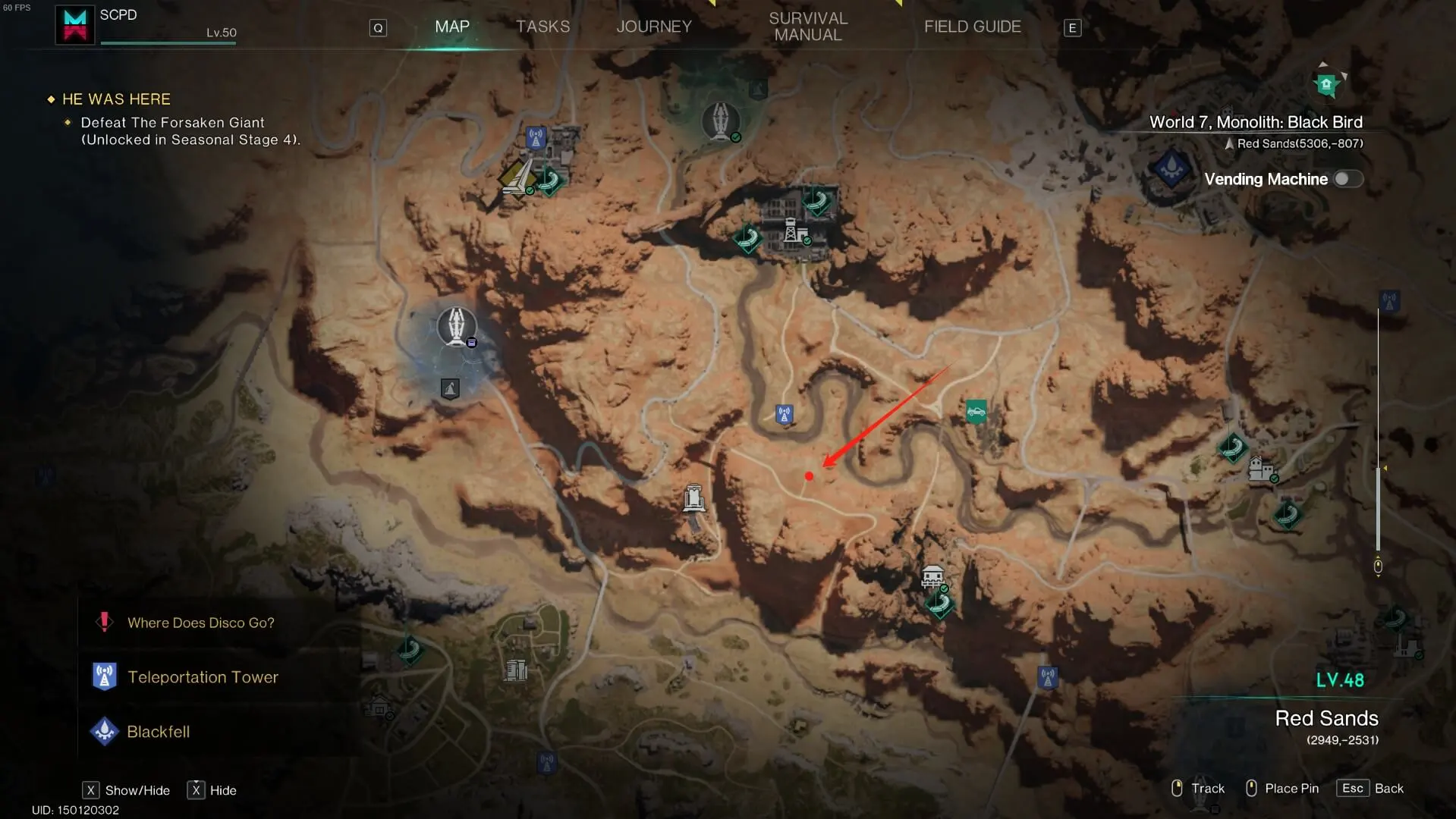Open the Field Guide tab
This screenshot has height=819, width=1456.
972,27
